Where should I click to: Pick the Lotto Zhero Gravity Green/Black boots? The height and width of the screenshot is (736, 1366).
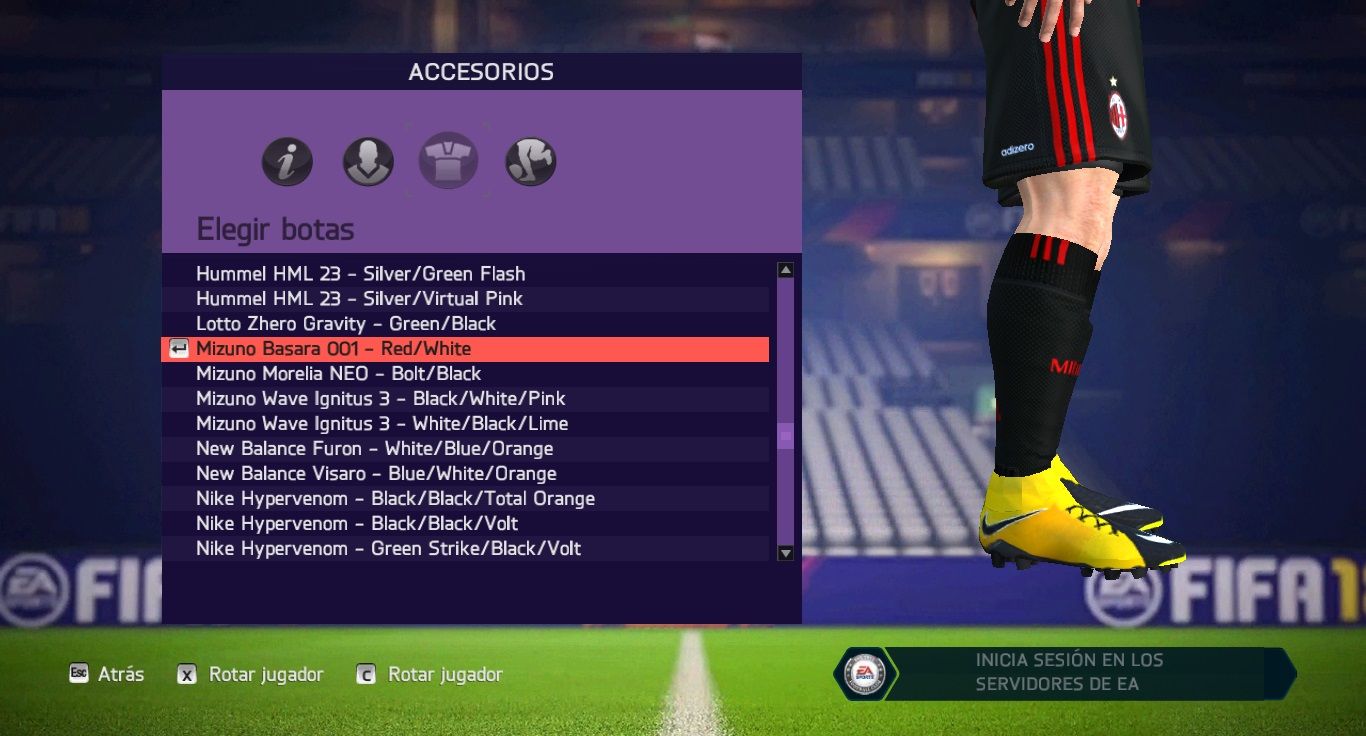pos(346,324)
